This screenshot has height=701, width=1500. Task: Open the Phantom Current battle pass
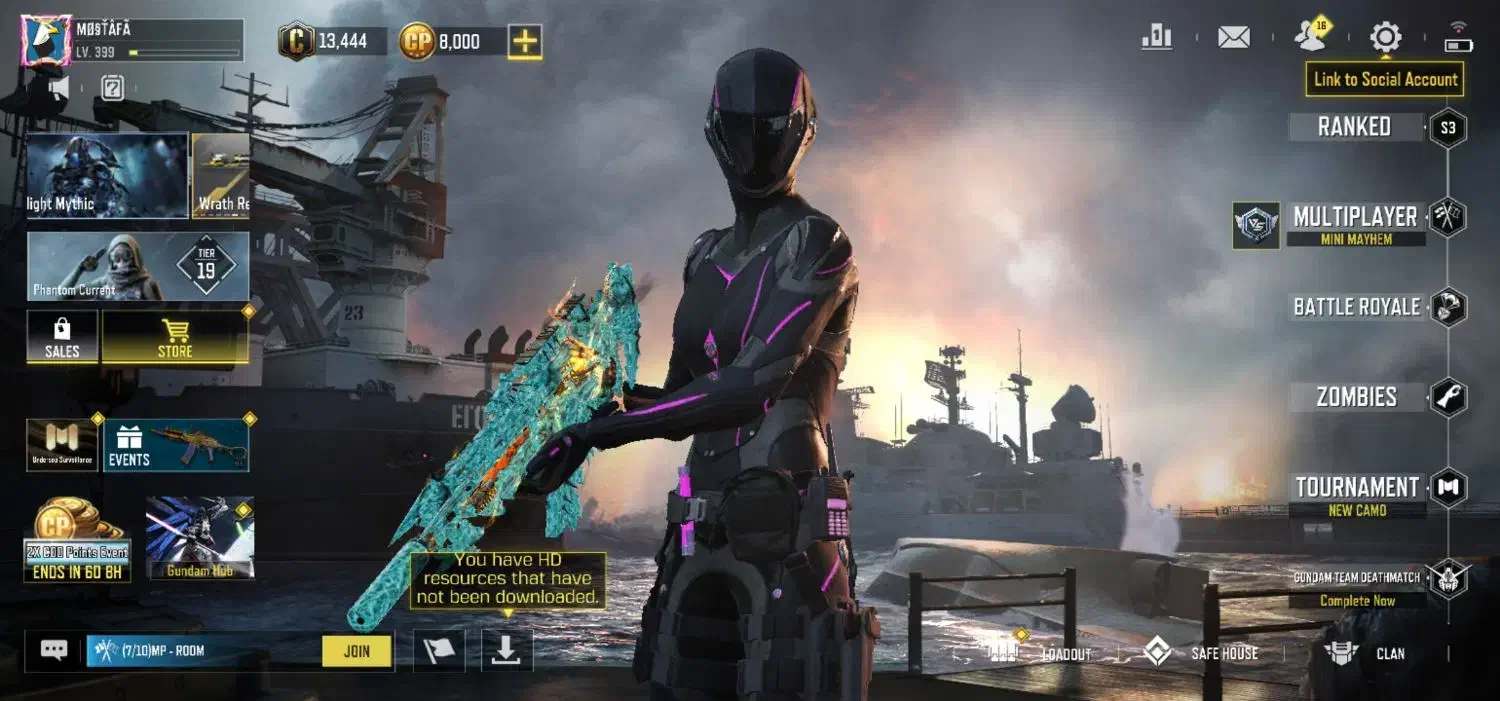138,266
